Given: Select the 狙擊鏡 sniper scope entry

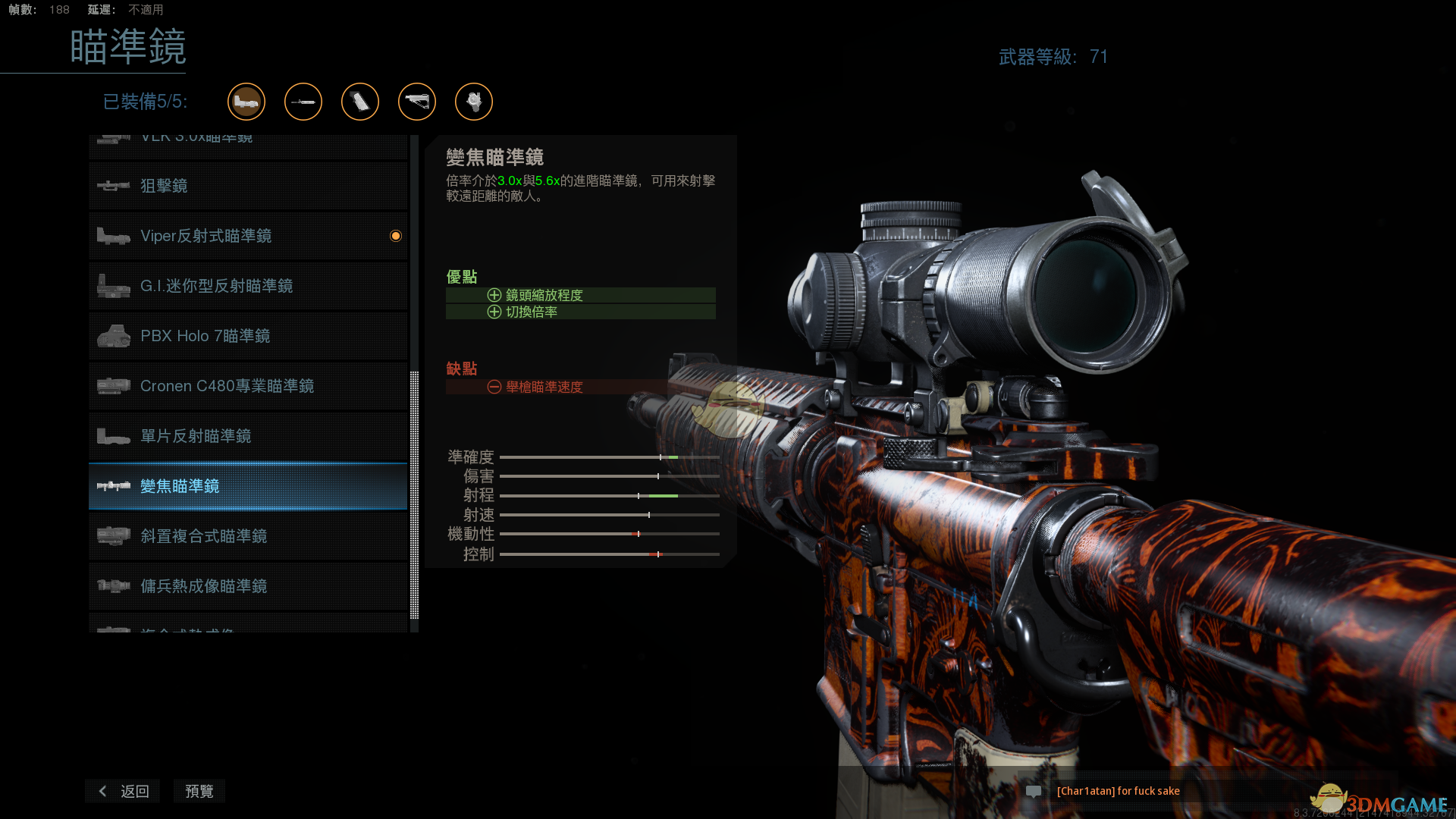Looking at the screenshot, I should click(248, 186).
